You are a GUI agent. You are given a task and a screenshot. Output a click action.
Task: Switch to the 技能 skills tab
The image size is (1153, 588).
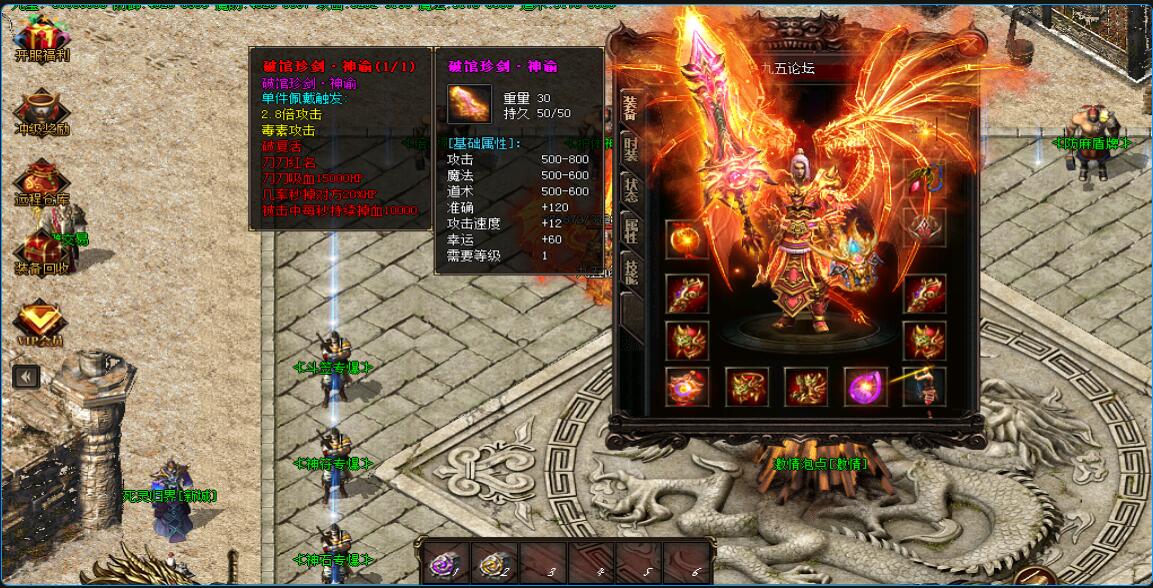(630, 274)
